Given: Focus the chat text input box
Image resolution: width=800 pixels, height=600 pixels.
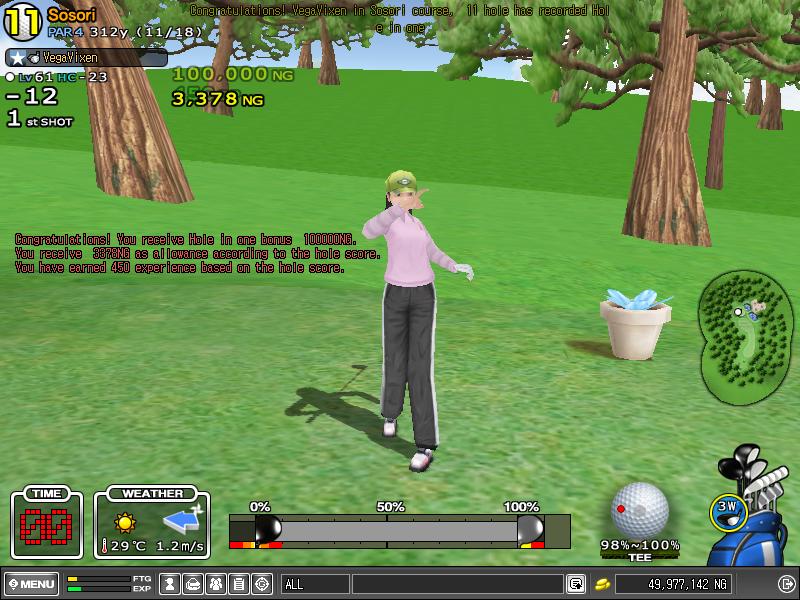Looking at the screenshot, I should (x=456, y=584).
